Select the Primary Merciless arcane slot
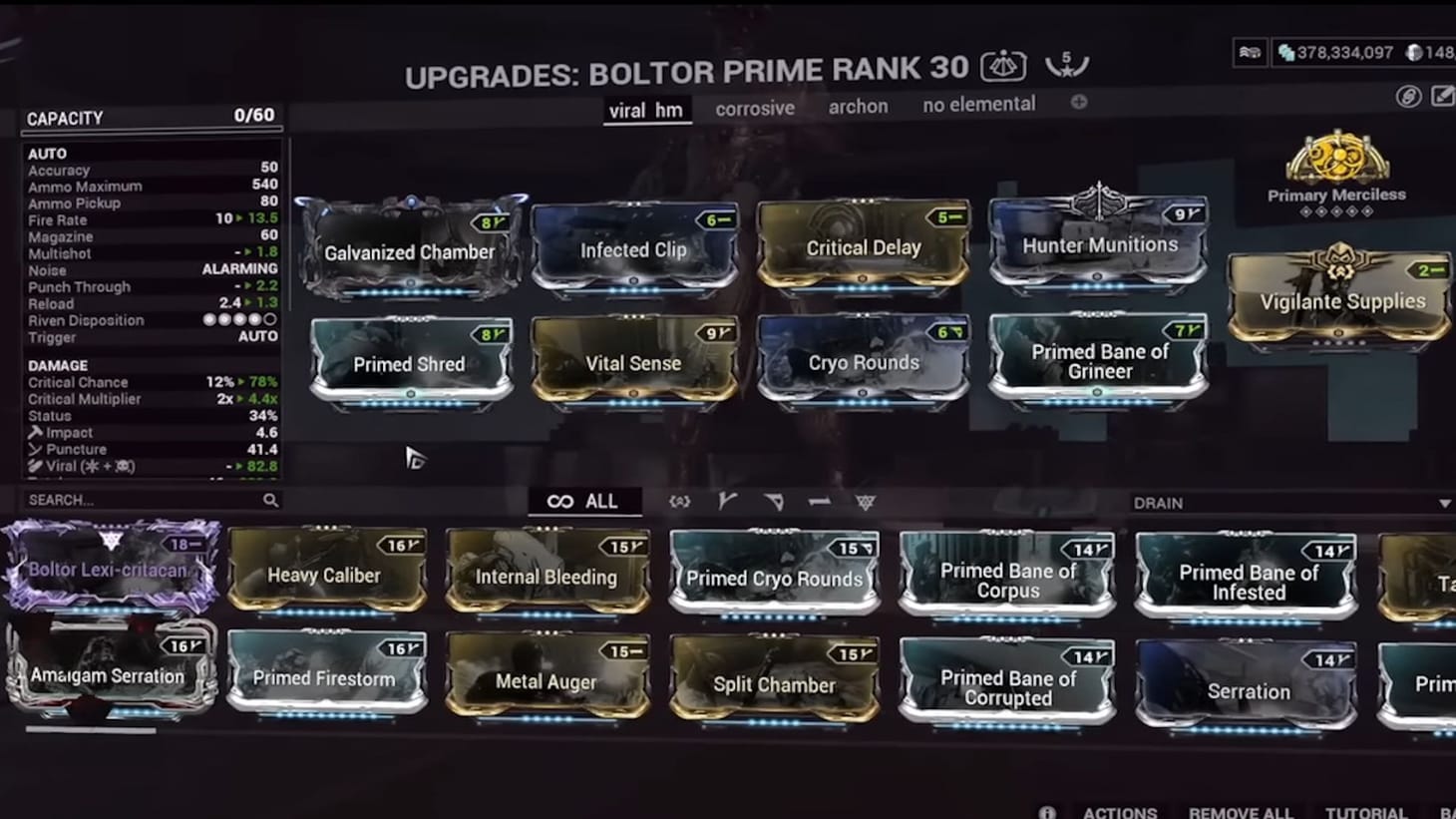 pos(1336,165)
